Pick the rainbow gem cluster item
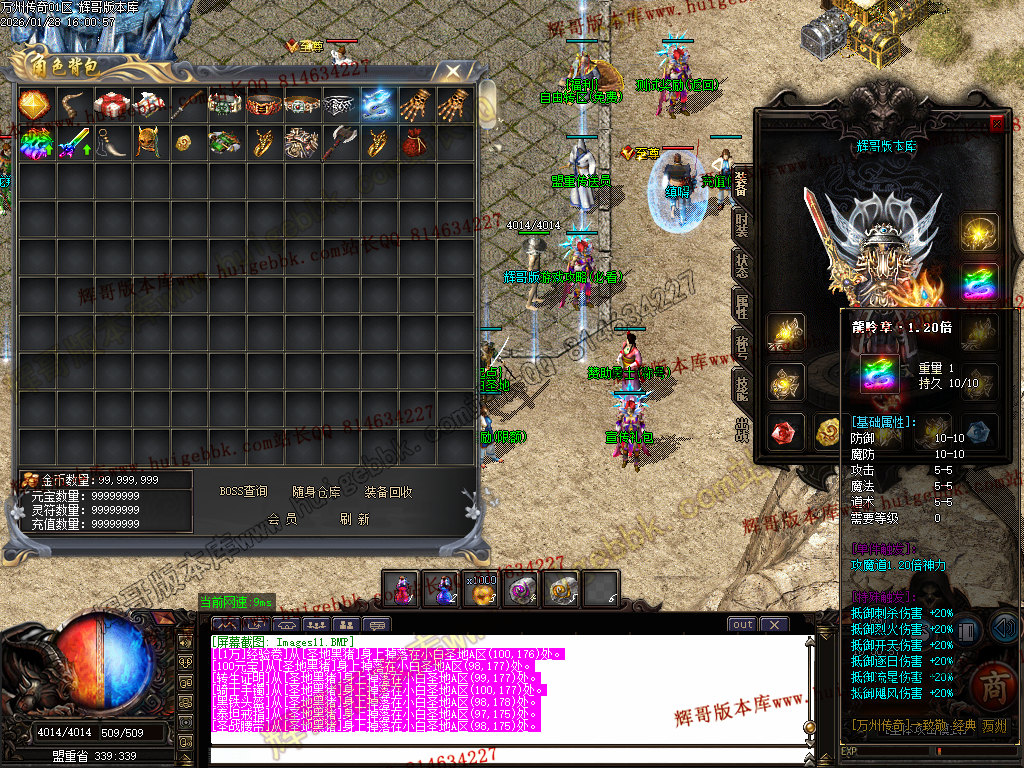Screen dimensions: 1024x768 pos(35,142)
